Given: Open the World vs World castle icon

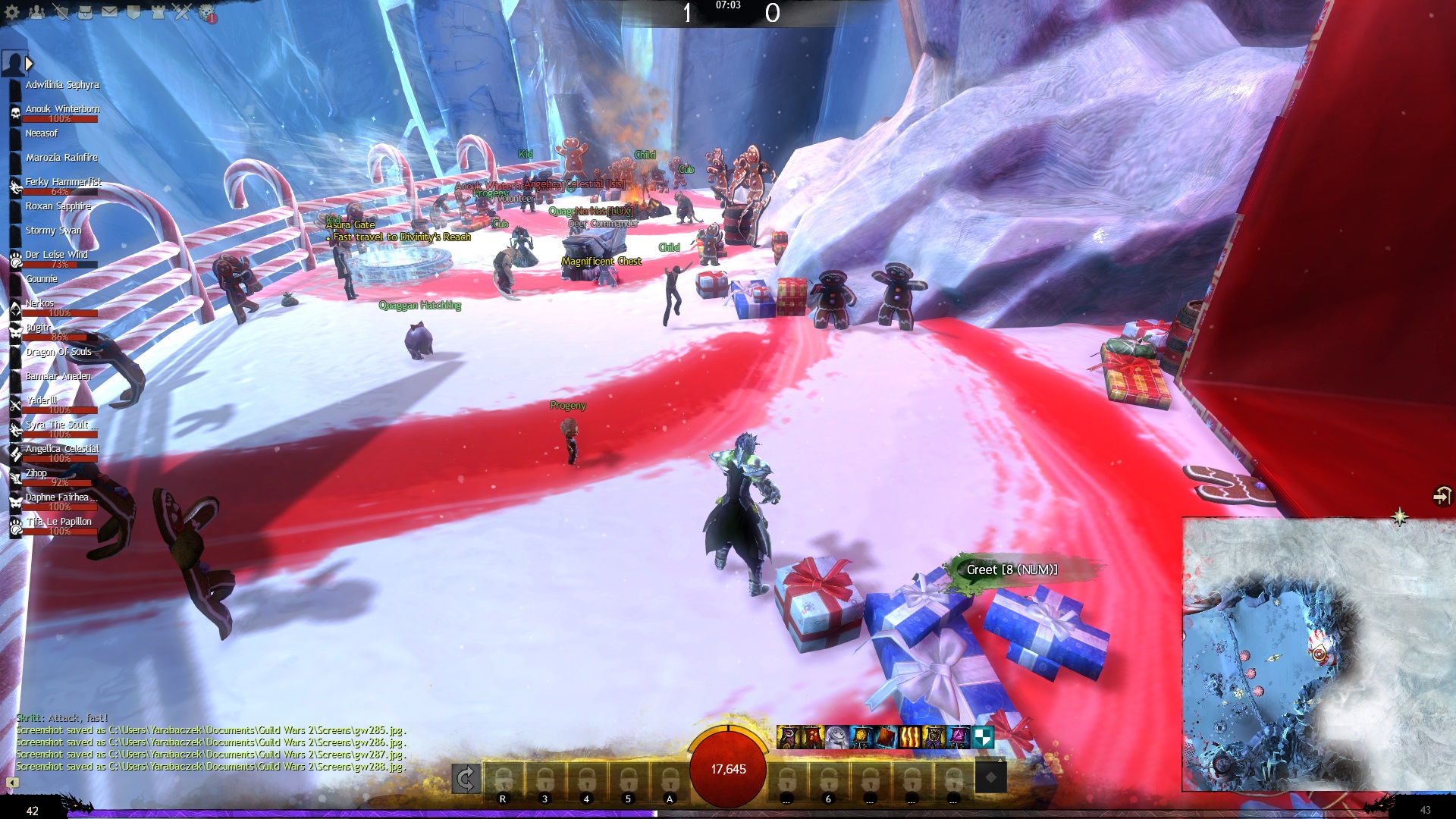Looking at the screenshot, I should tap(158, 12).
